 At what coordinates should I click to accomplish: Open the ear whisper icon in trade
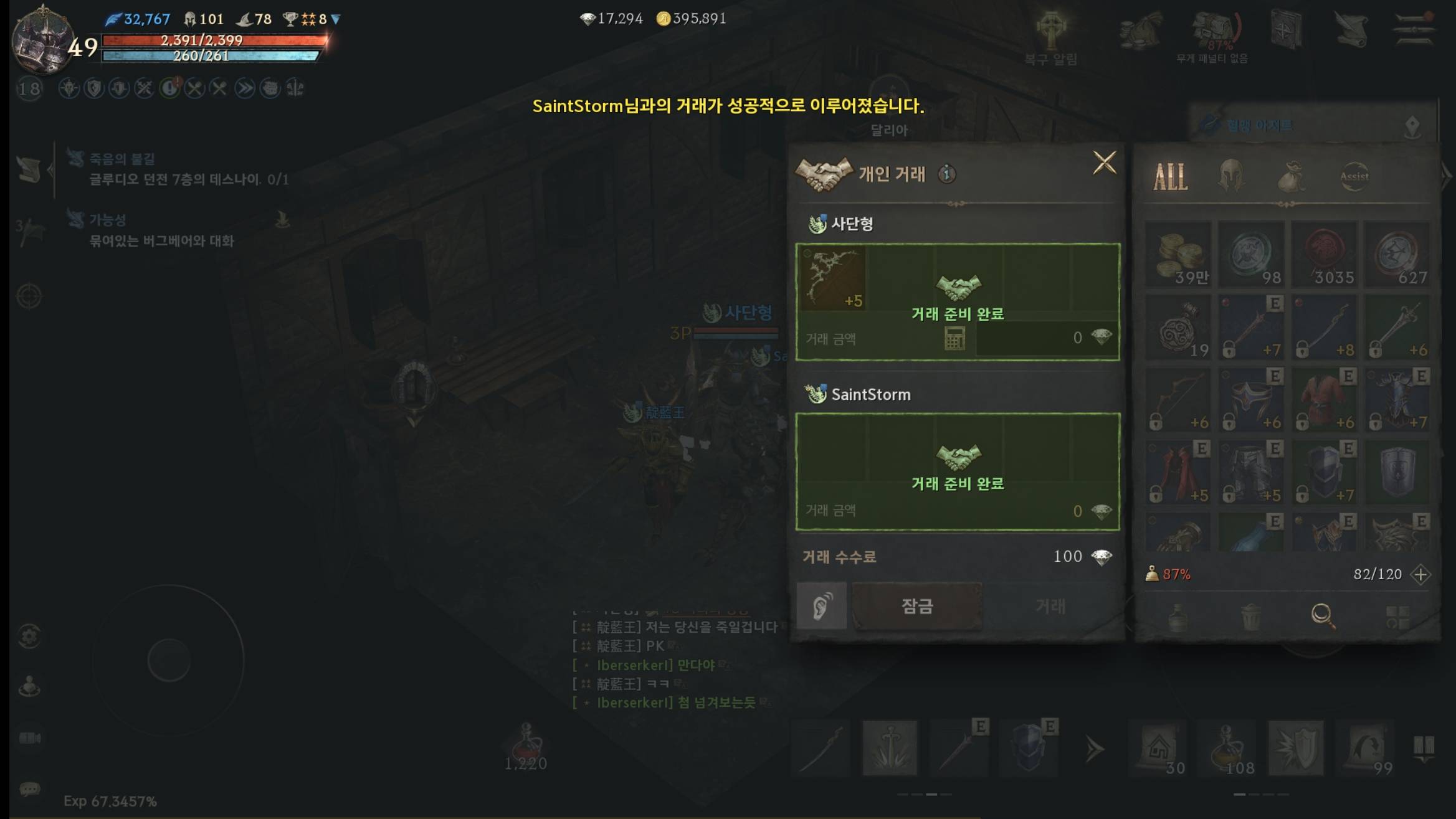coord(821,606)
